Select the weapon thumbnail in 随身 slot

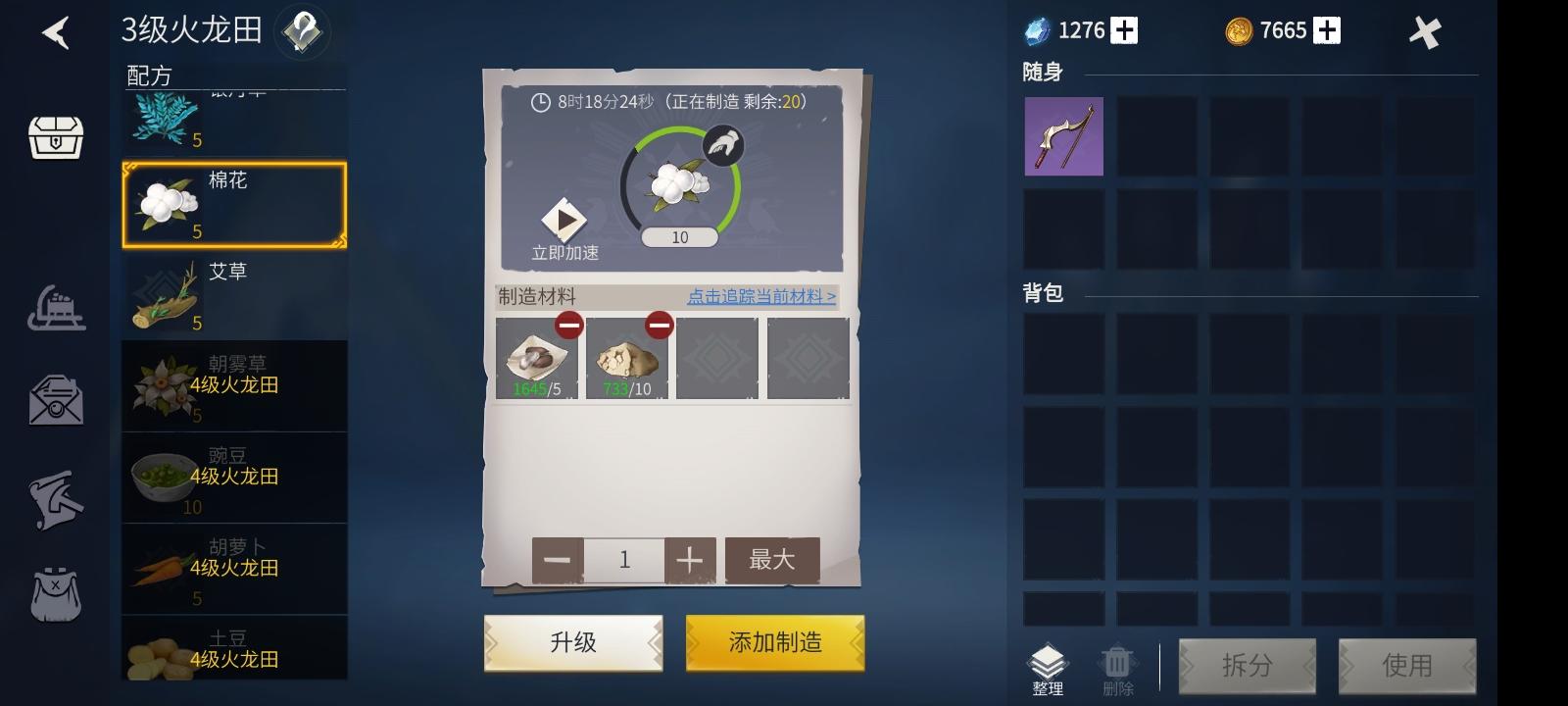pos(1063,135)
